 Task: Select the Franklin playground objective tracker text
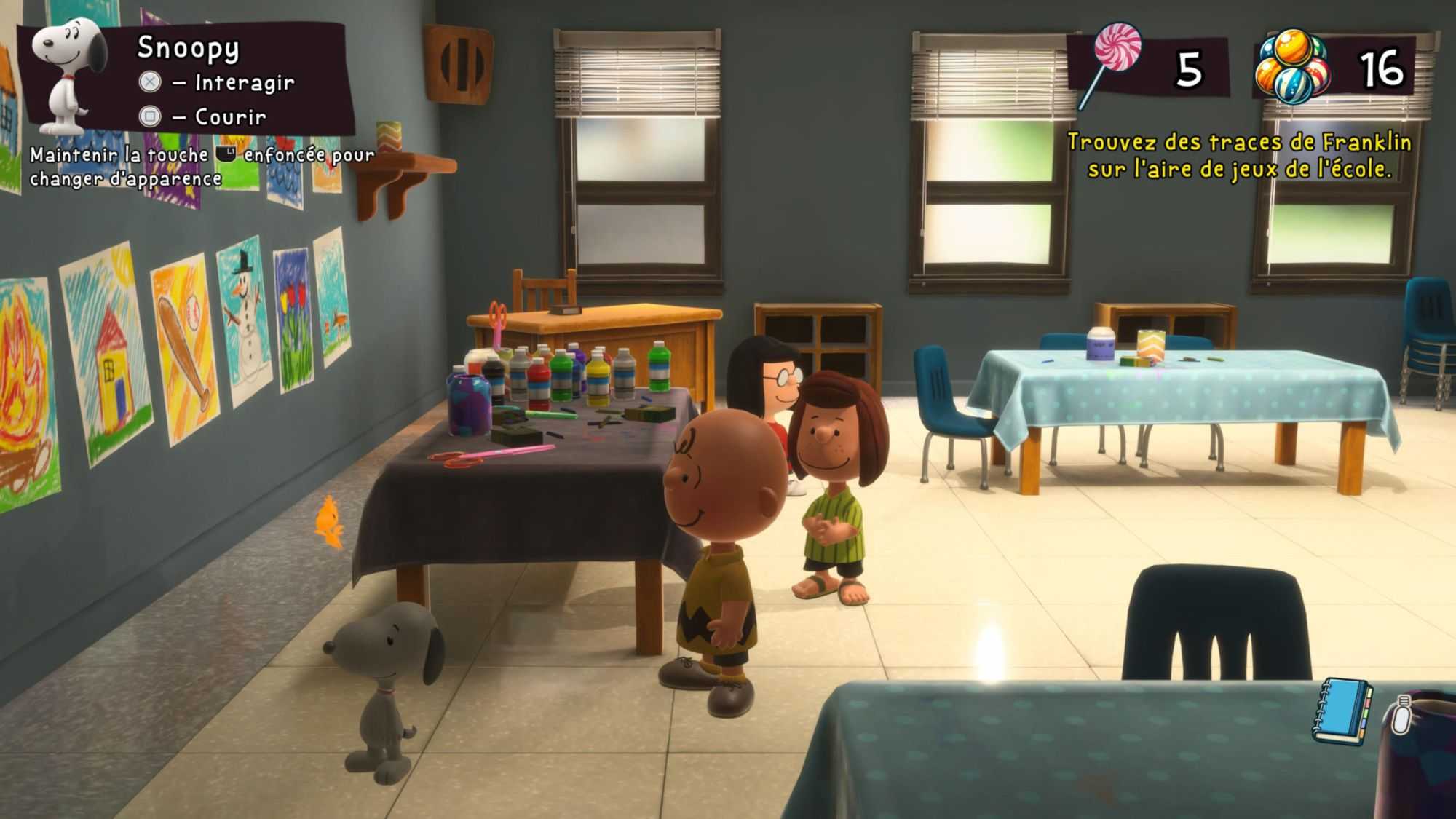pyautogui.click(x=1239, y=155)
